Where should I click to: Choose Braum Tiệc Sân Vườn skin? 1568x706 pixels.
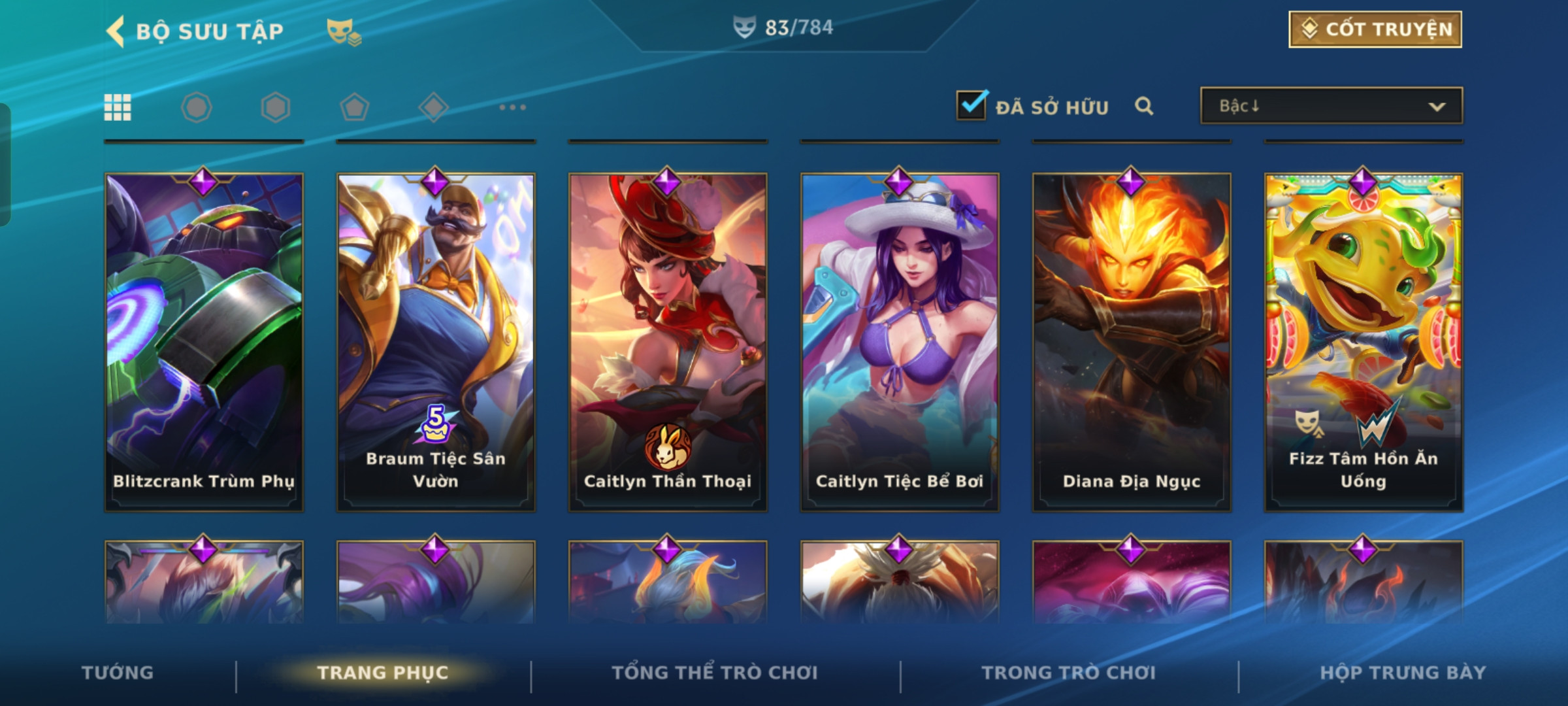pyautogui.click(x=436, y=341)
